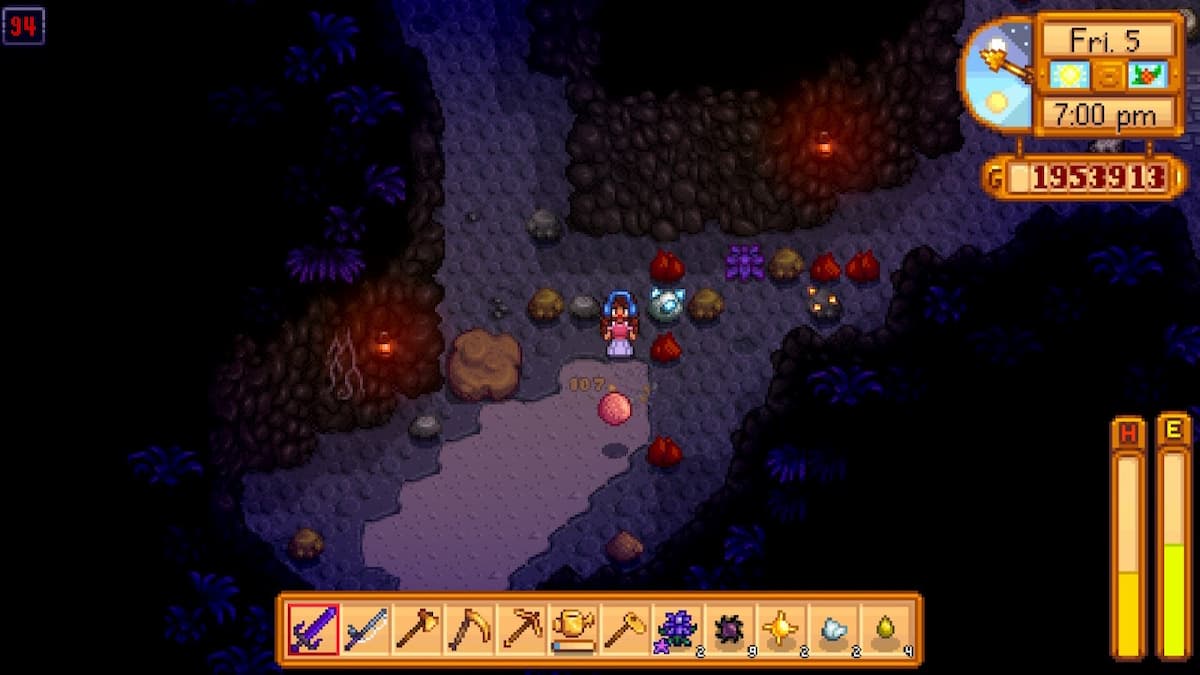Select the white quartz stack
Image resolution: width=1200 pixels, height=675 pixels.
pos(833,629)
